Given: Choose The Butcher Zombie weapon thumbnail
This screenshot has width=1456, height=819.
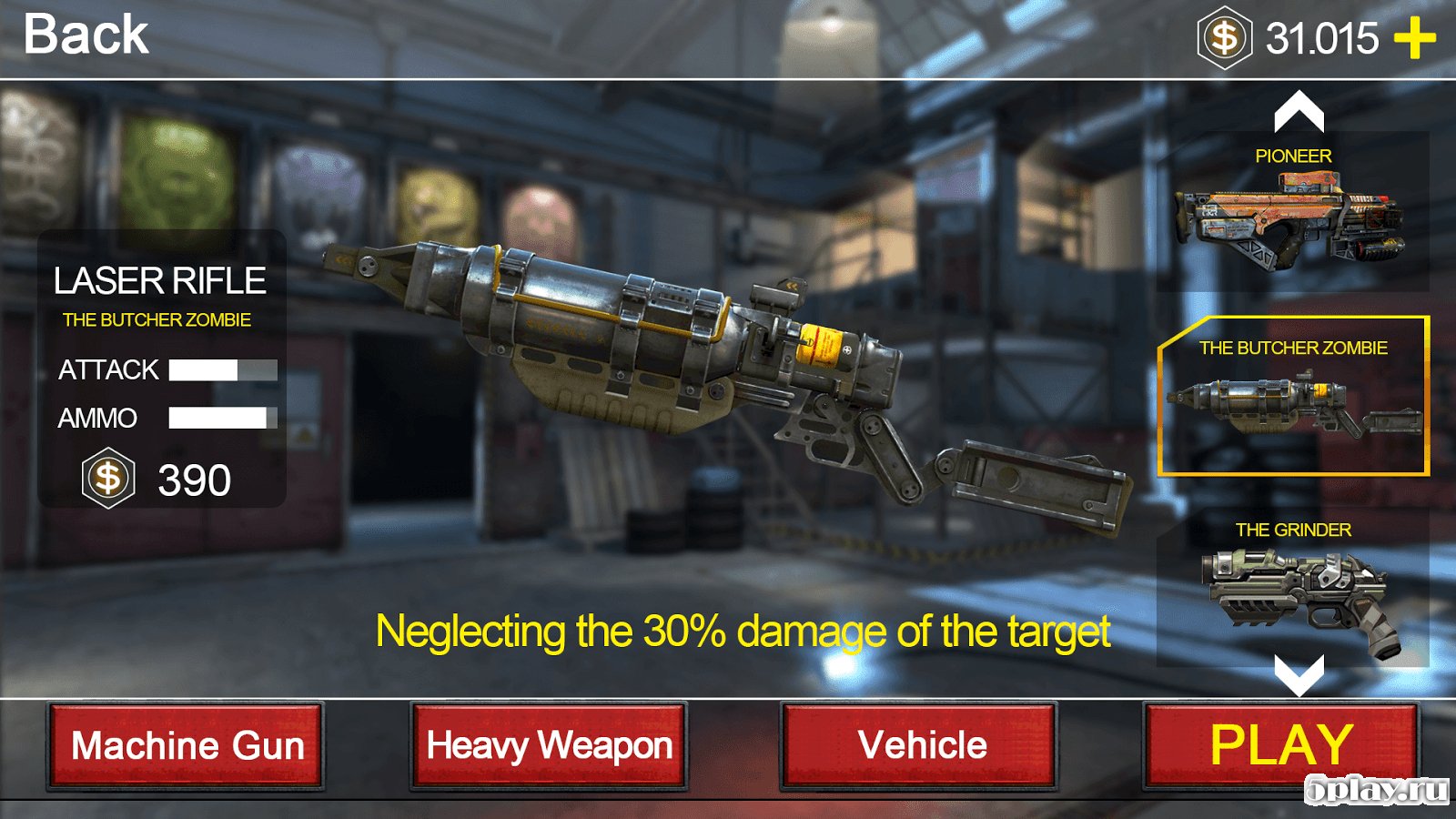Looking at the screenshot, I should click(x=1293, y=397).
